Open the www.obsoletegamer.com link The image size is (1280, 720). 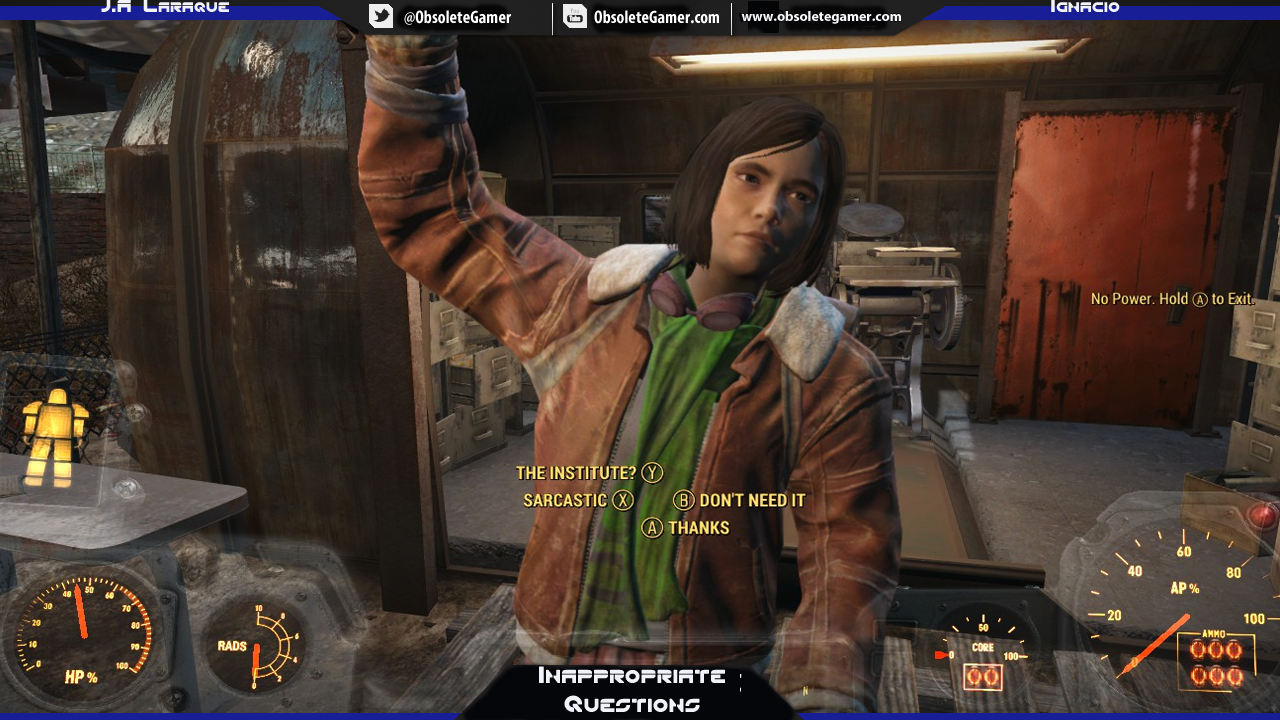coord(820,16)
